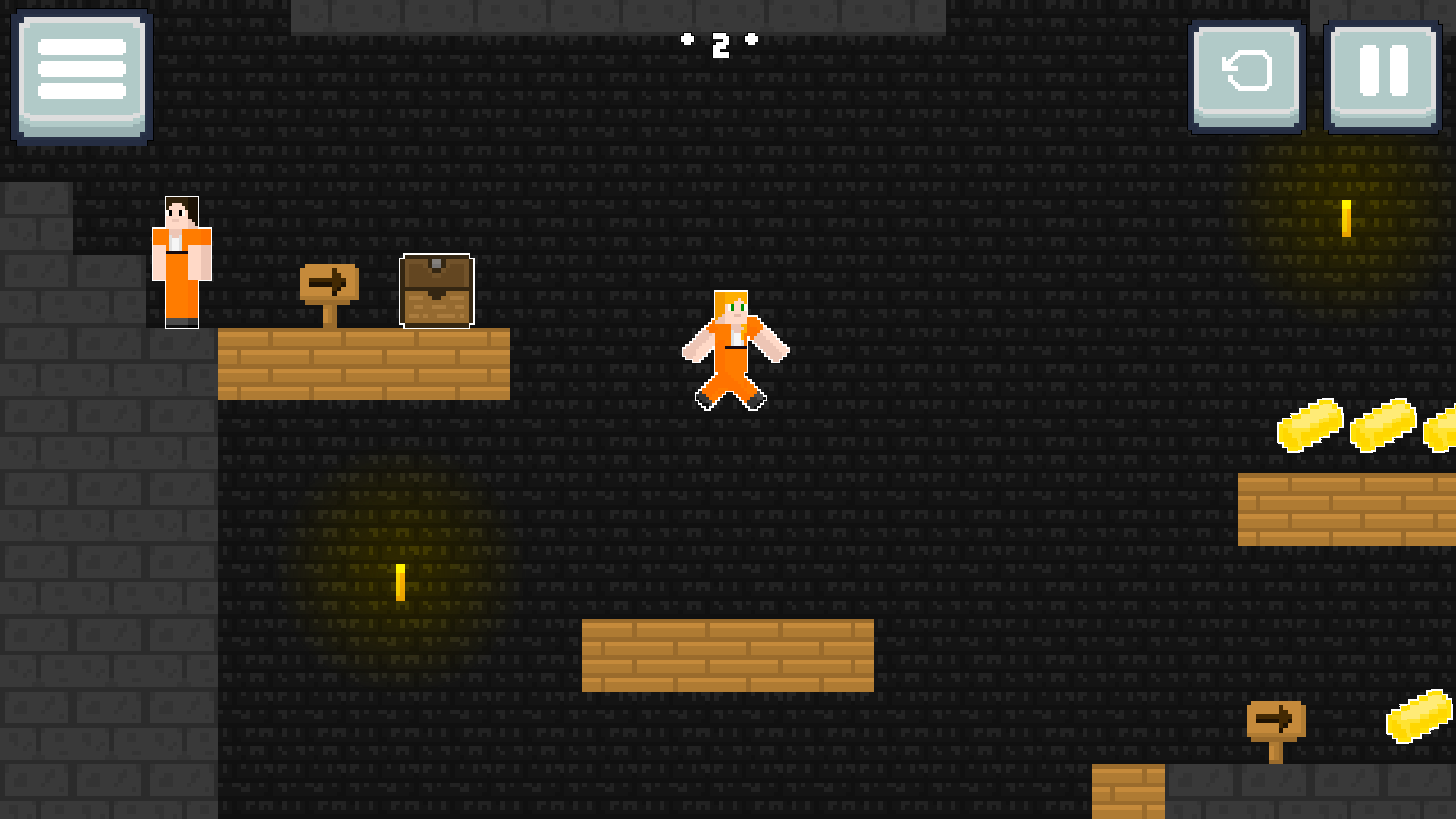Click the center wooden platform
This screenshot has height=819, width=1456.
[728, 656]
